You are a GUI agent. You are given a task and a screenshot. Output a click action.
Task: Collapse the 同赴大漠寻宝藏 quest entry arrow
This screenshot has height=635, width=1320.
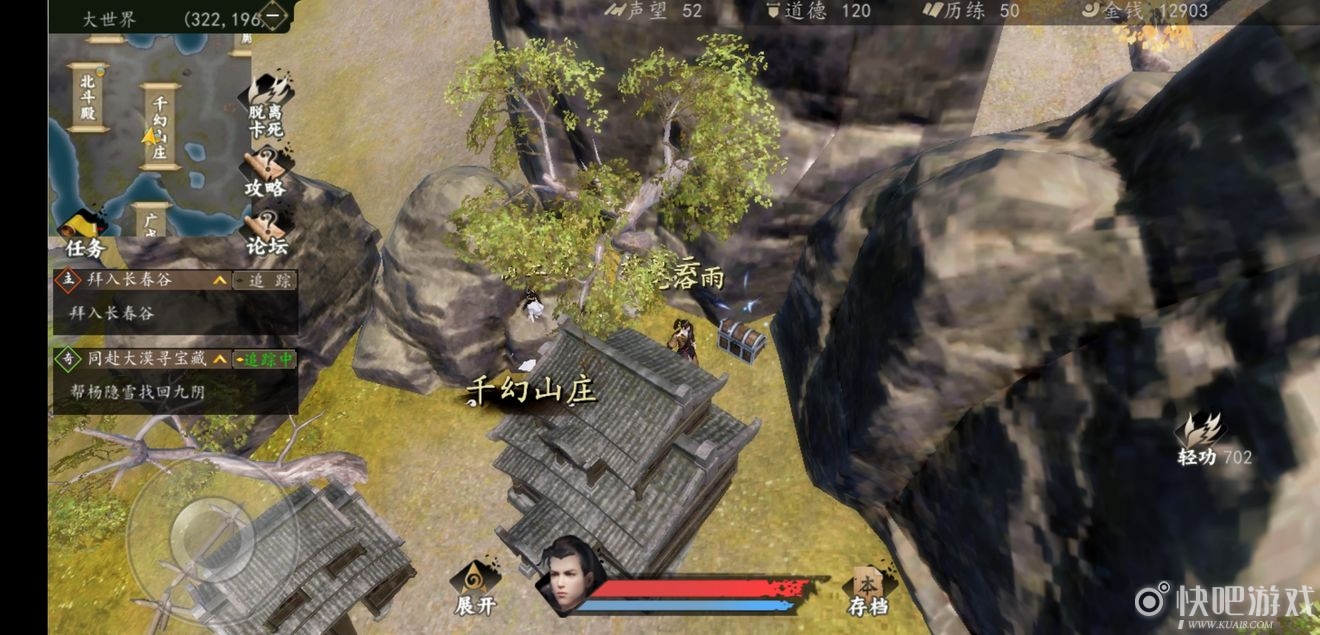[219, 358]
